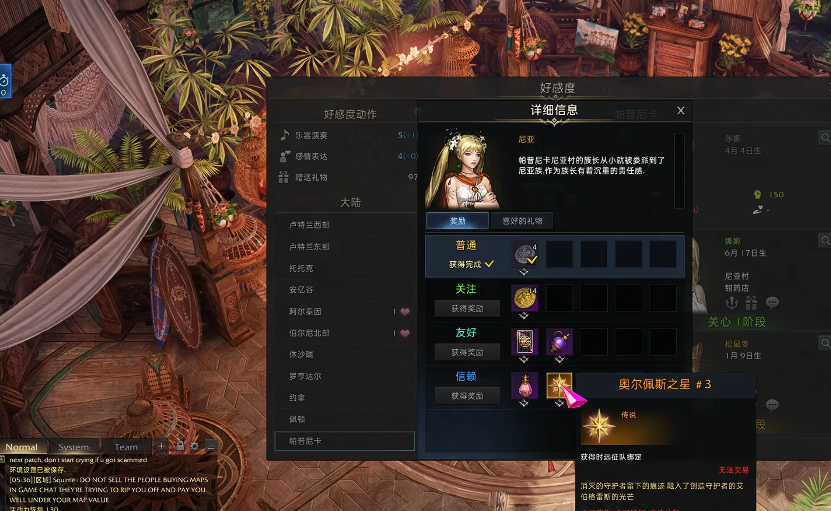Close the 详细信息 detail window

681,111
